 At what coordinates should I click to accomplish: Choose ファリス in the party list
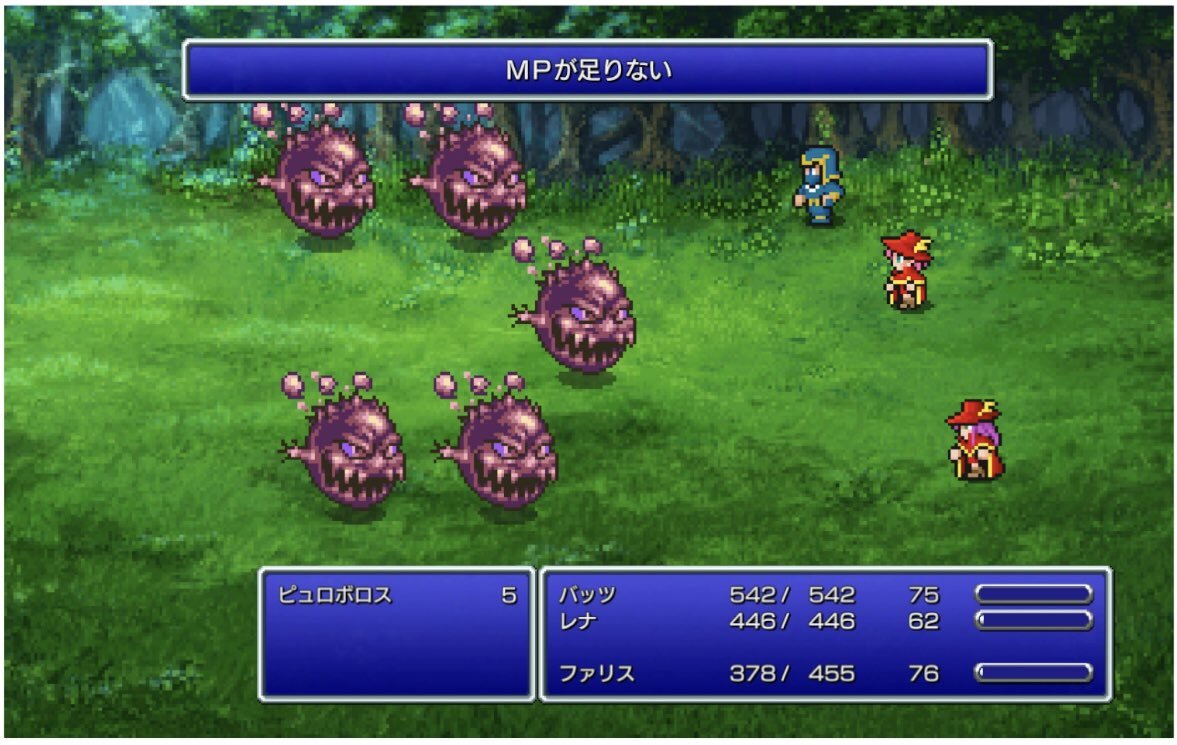596,673
